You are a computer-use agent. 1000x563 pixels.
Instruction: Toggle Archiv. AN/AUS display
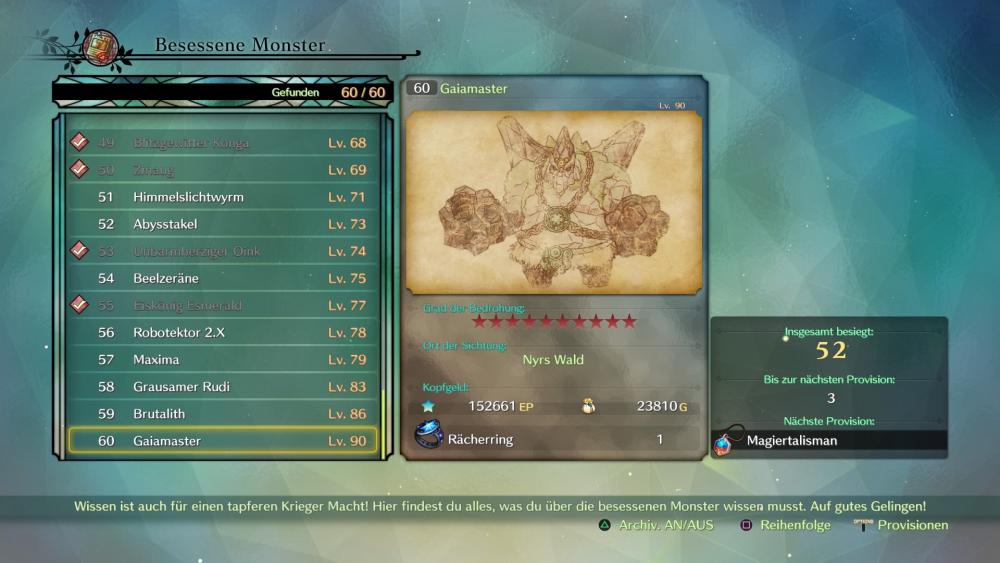click(x=656, y=525)
